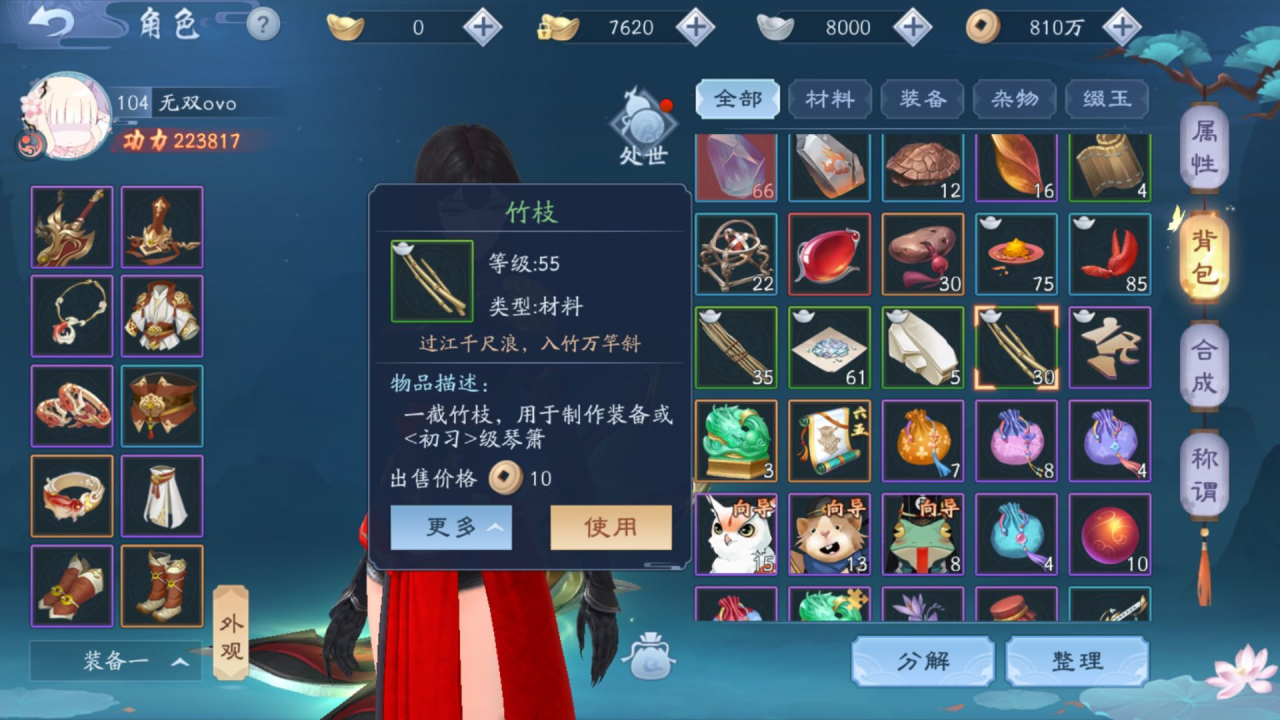
Task: Sort the bag with 整理 button
Action: point(1077,661)
